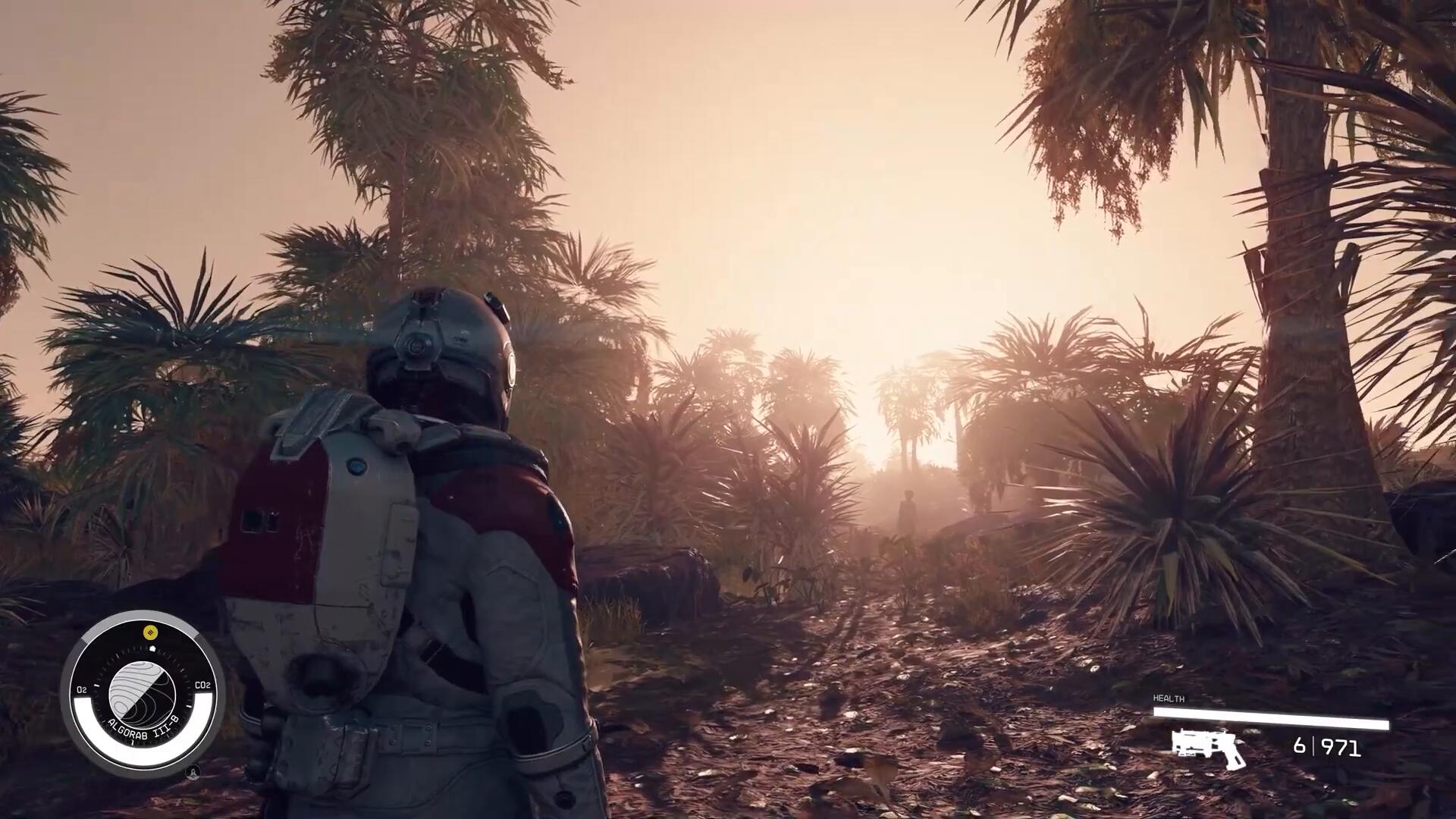Viewport: 1456px width, 819px height.
Task: Click the equipped weapon icon
Action: click(1207, 746)
